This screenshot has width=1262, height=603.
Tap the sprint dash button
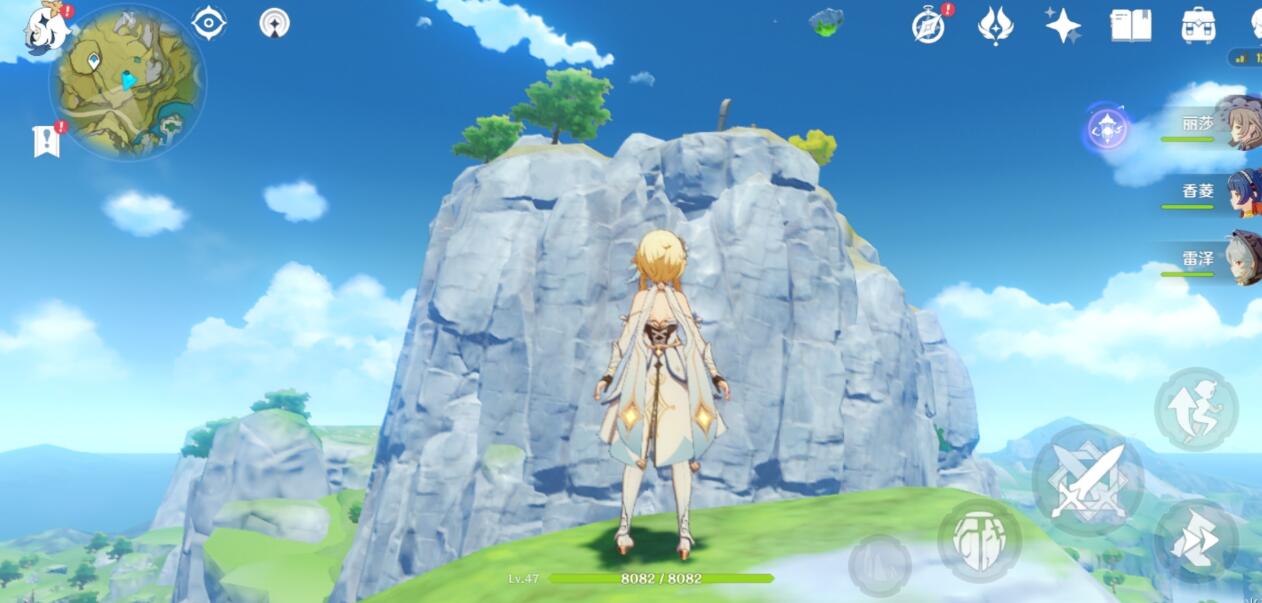(1196, 541)
